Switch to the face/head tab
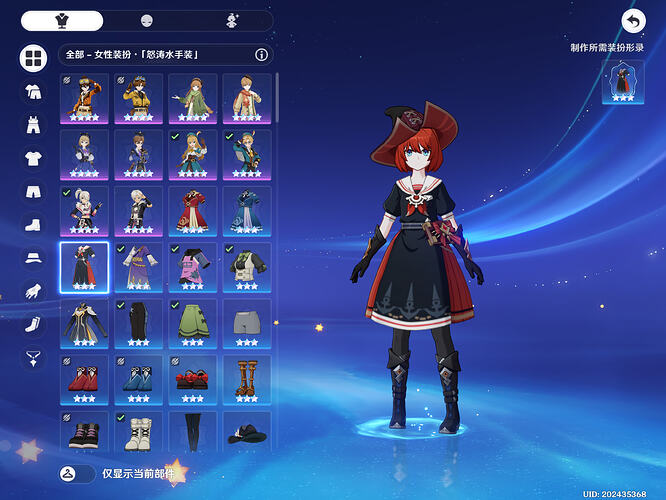 tap(147, 21)
